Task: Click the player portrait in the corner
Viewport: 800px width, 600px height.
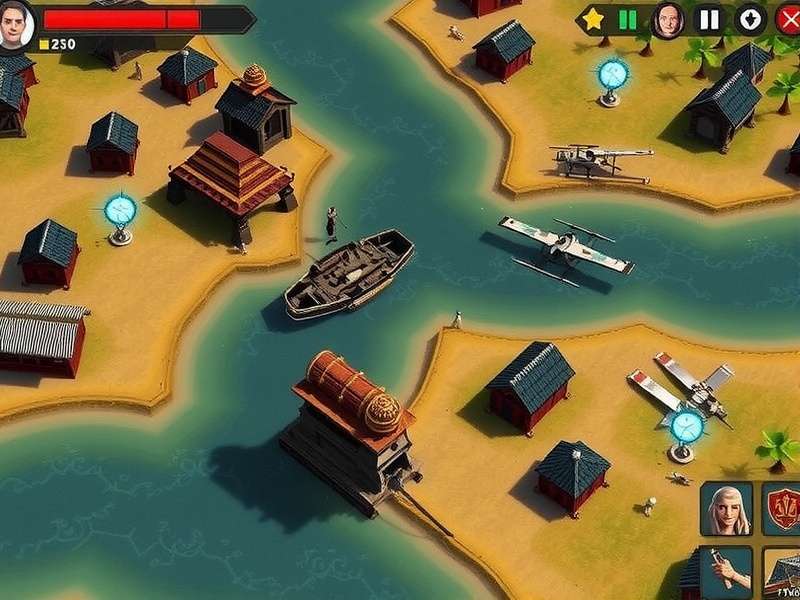Action: pyautogui.click(x=16, y=24)
